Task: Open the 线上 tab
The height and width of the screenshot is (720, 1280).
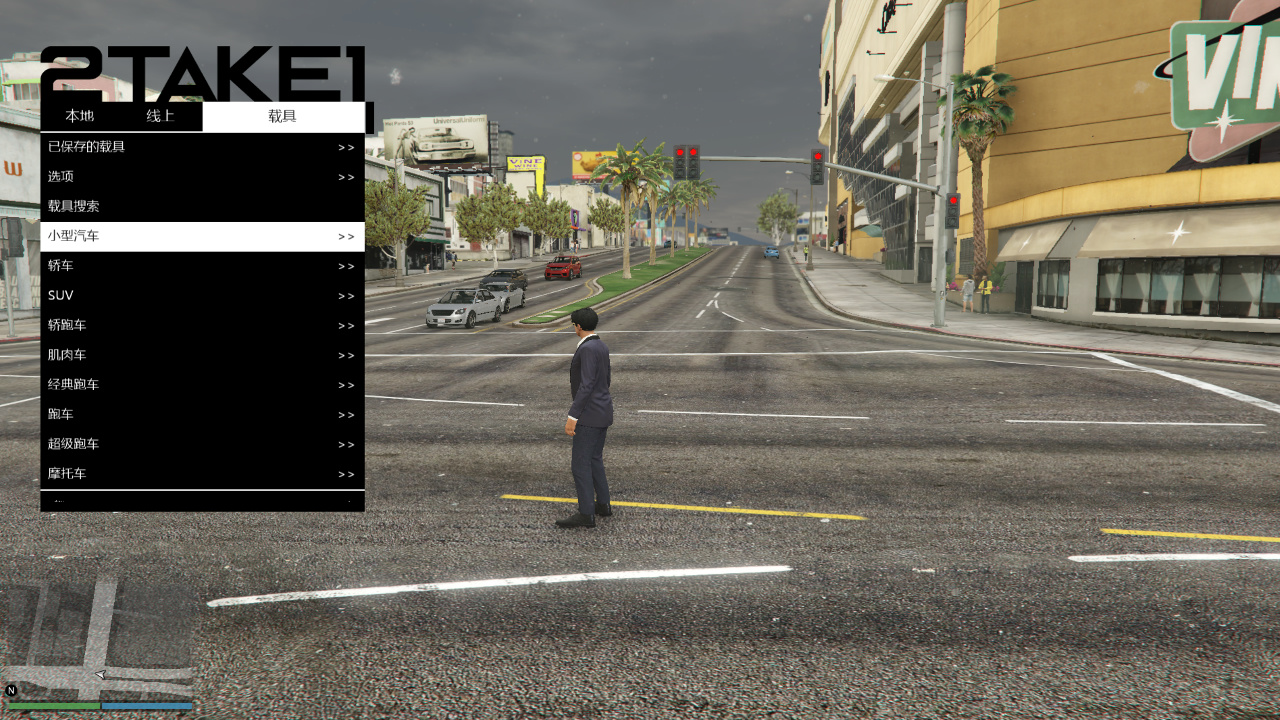Action: [160, 116]
